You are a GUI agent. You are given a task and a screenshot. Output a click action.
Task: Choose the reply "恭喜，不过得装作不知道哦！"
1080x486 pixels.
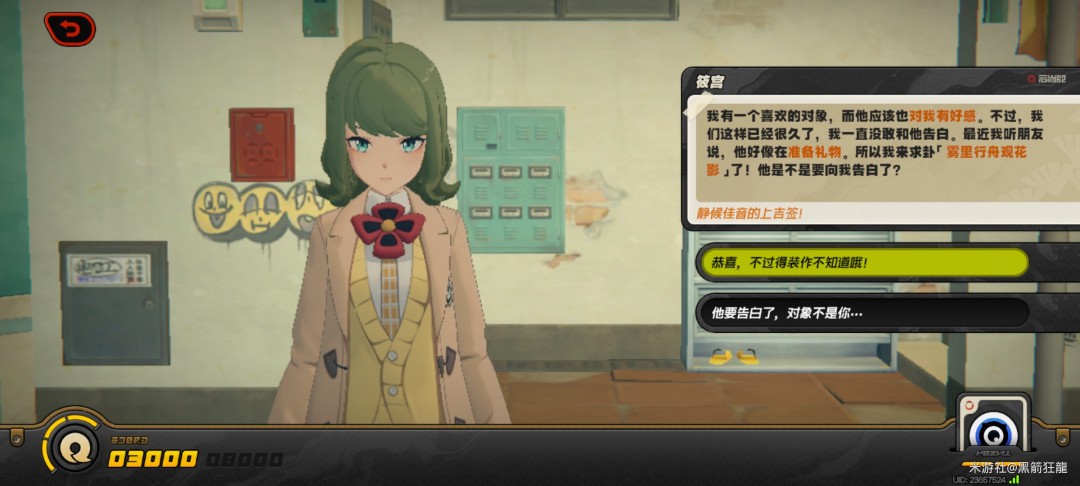862,262
